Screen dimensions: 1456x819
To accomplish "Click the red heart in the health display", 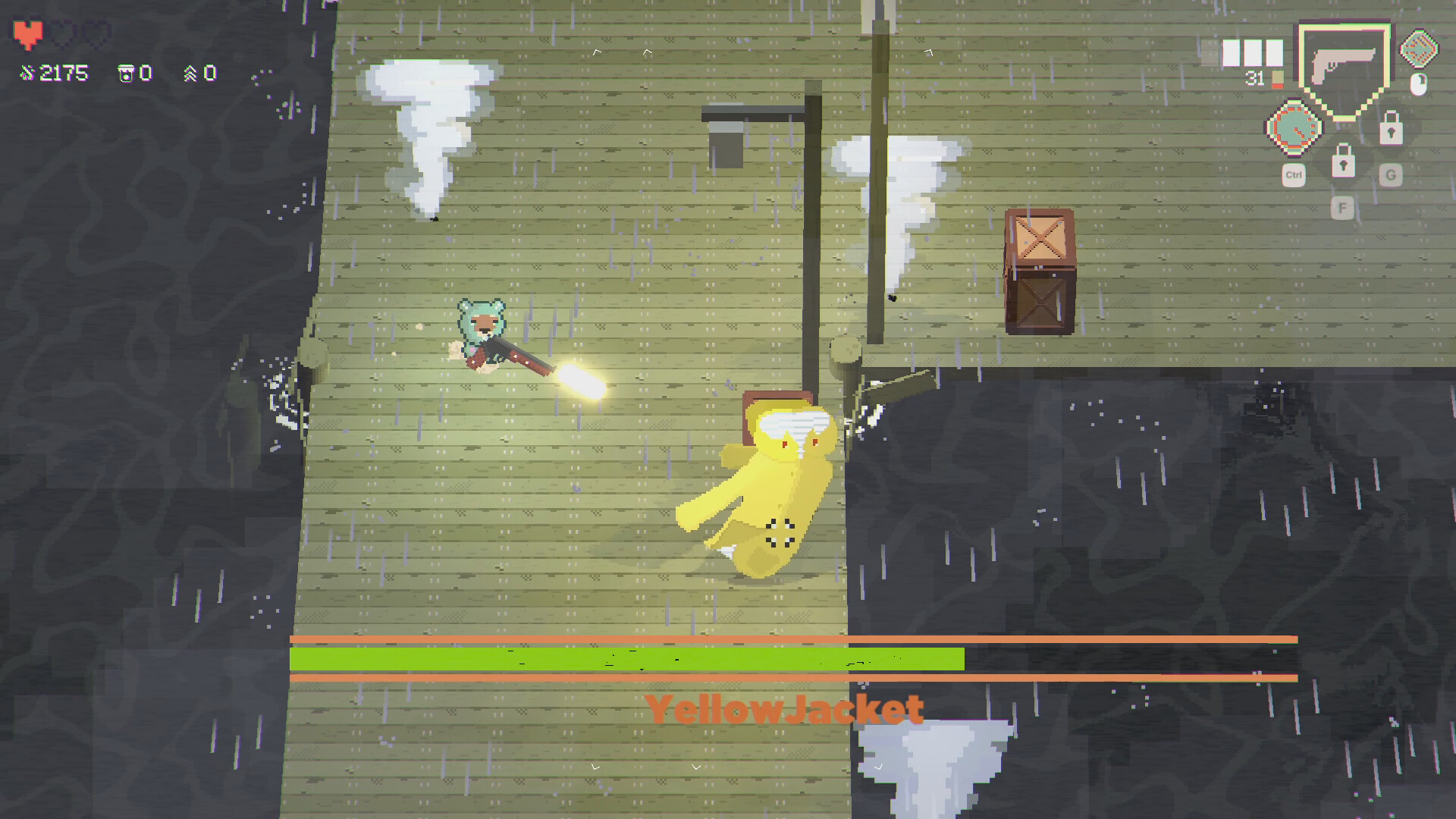I will pos(28,32).
